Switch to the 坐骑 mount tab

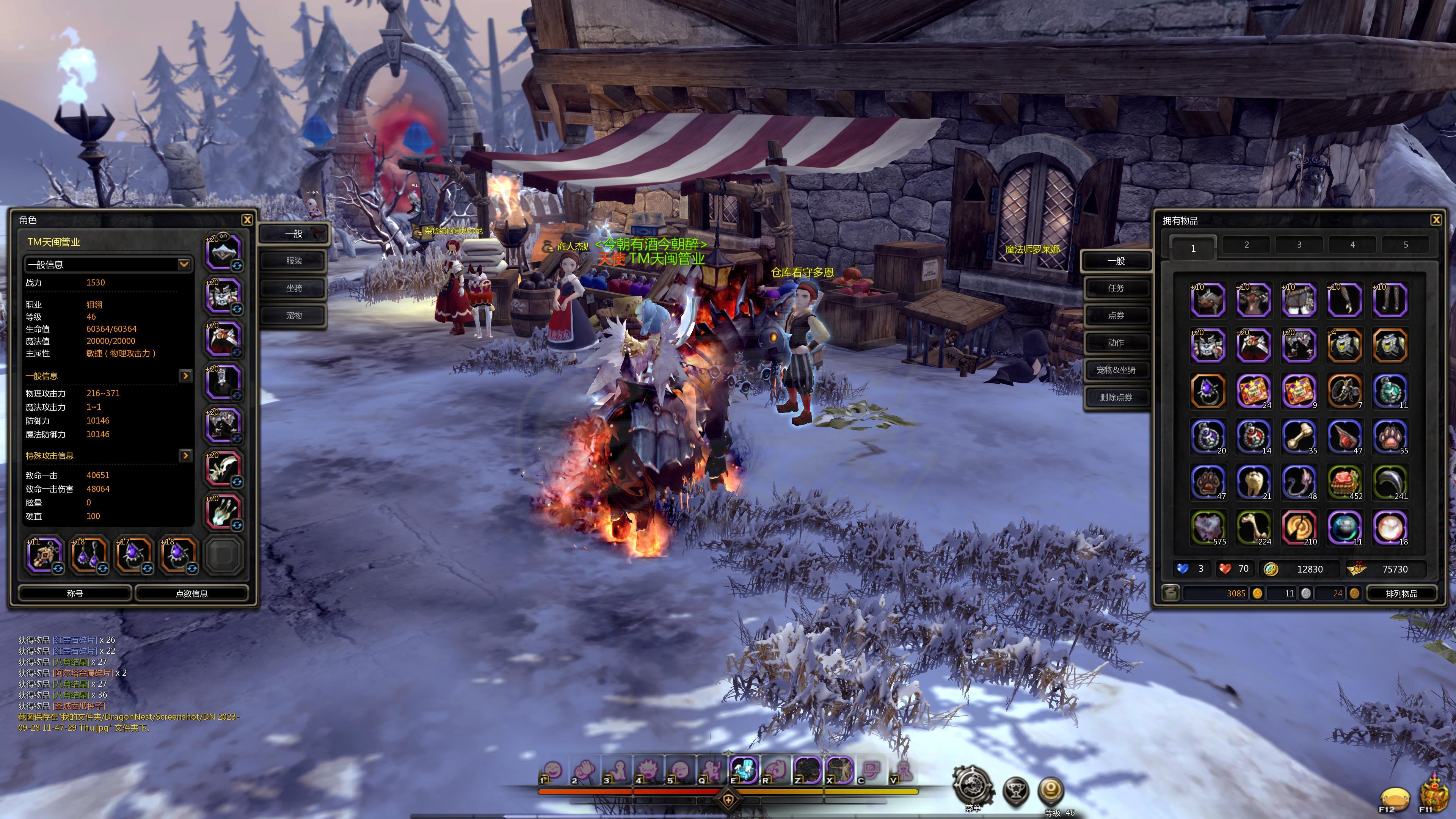click(293, 288)
